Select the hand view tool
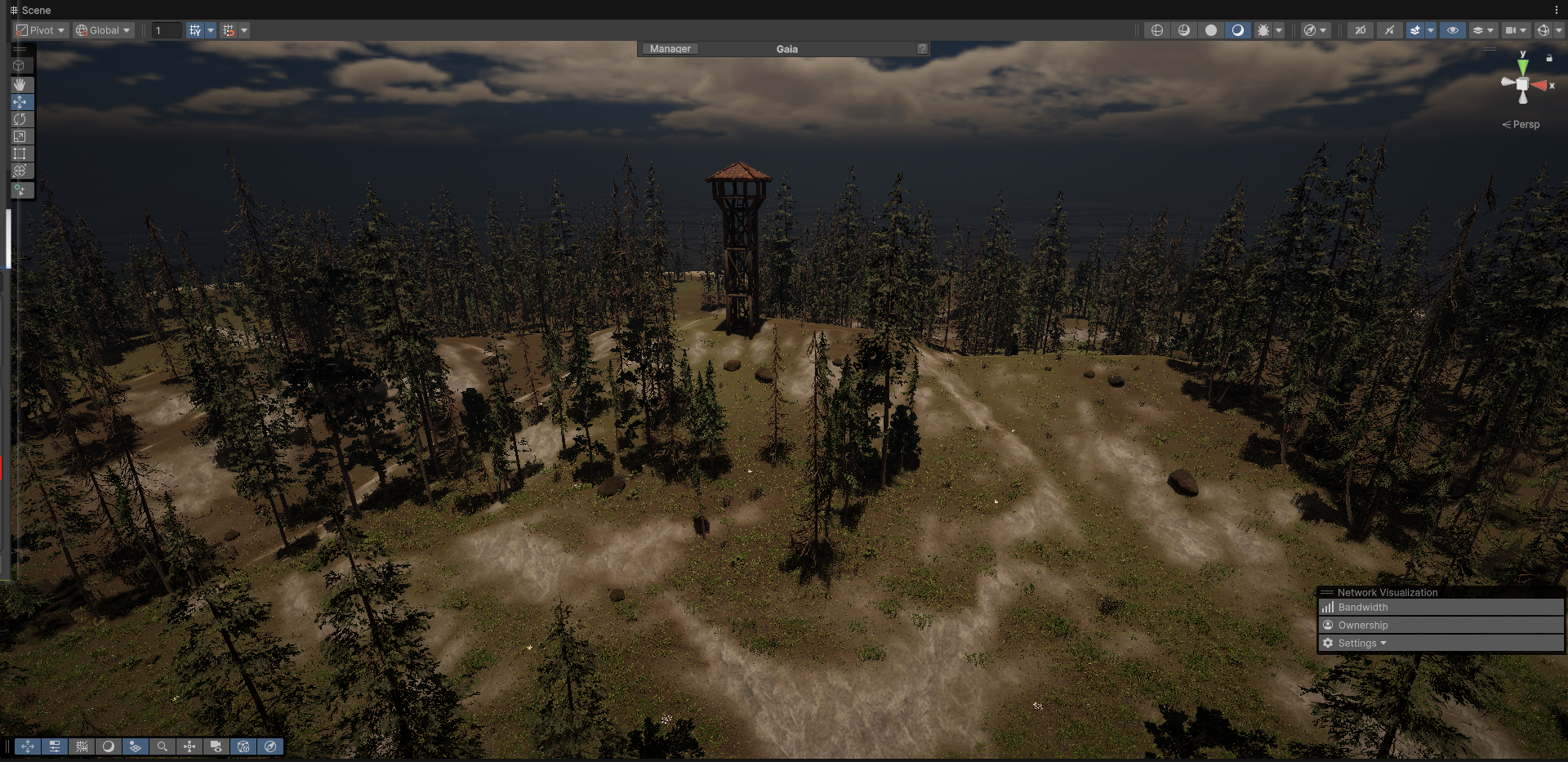1568x762 pixels. (x=20, y=84)
